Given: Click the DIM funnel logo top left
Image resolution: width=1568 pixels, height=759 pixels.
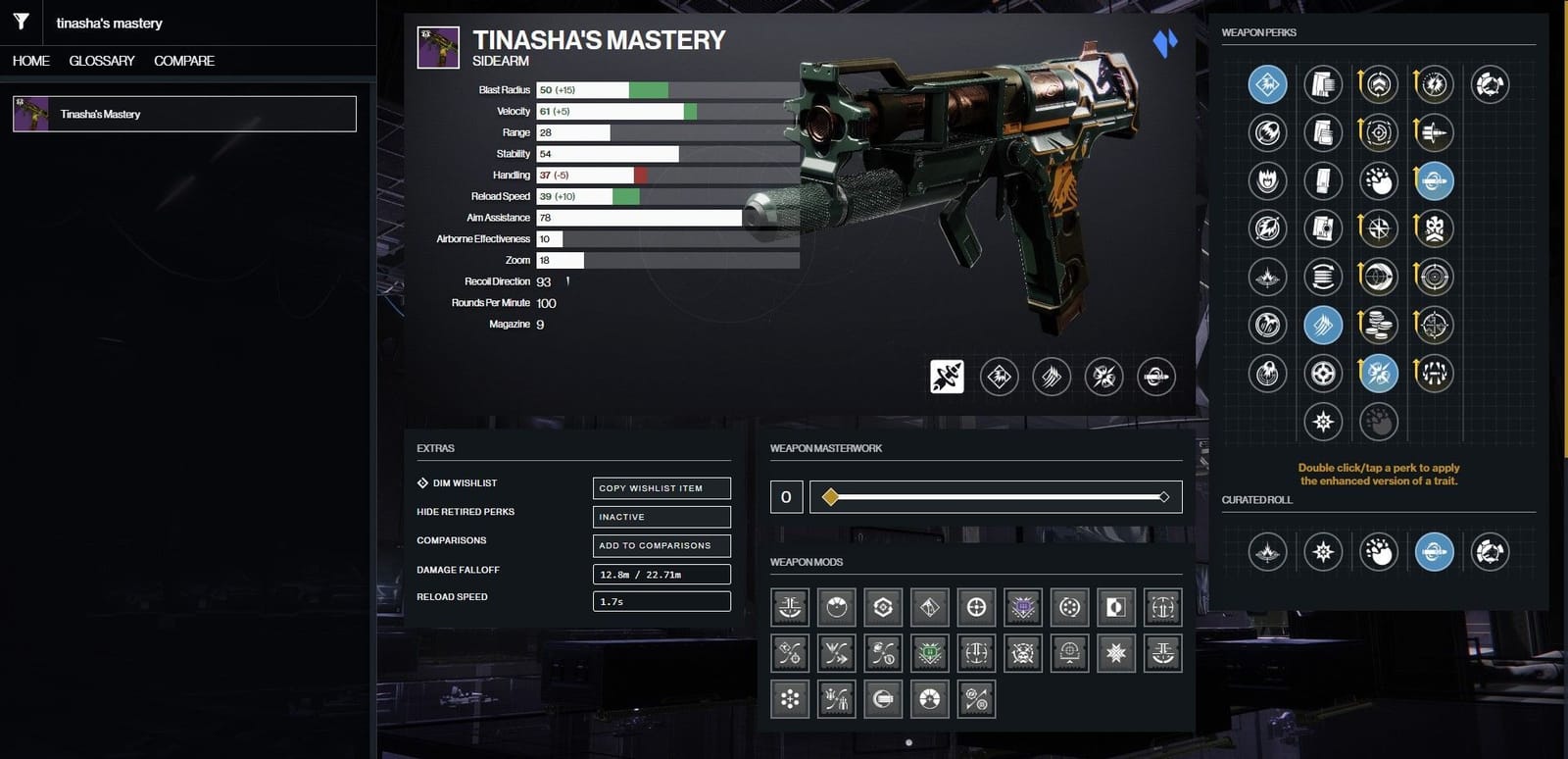Looking at the screenshot, I should pyautogui.click(x=20, y=22).
